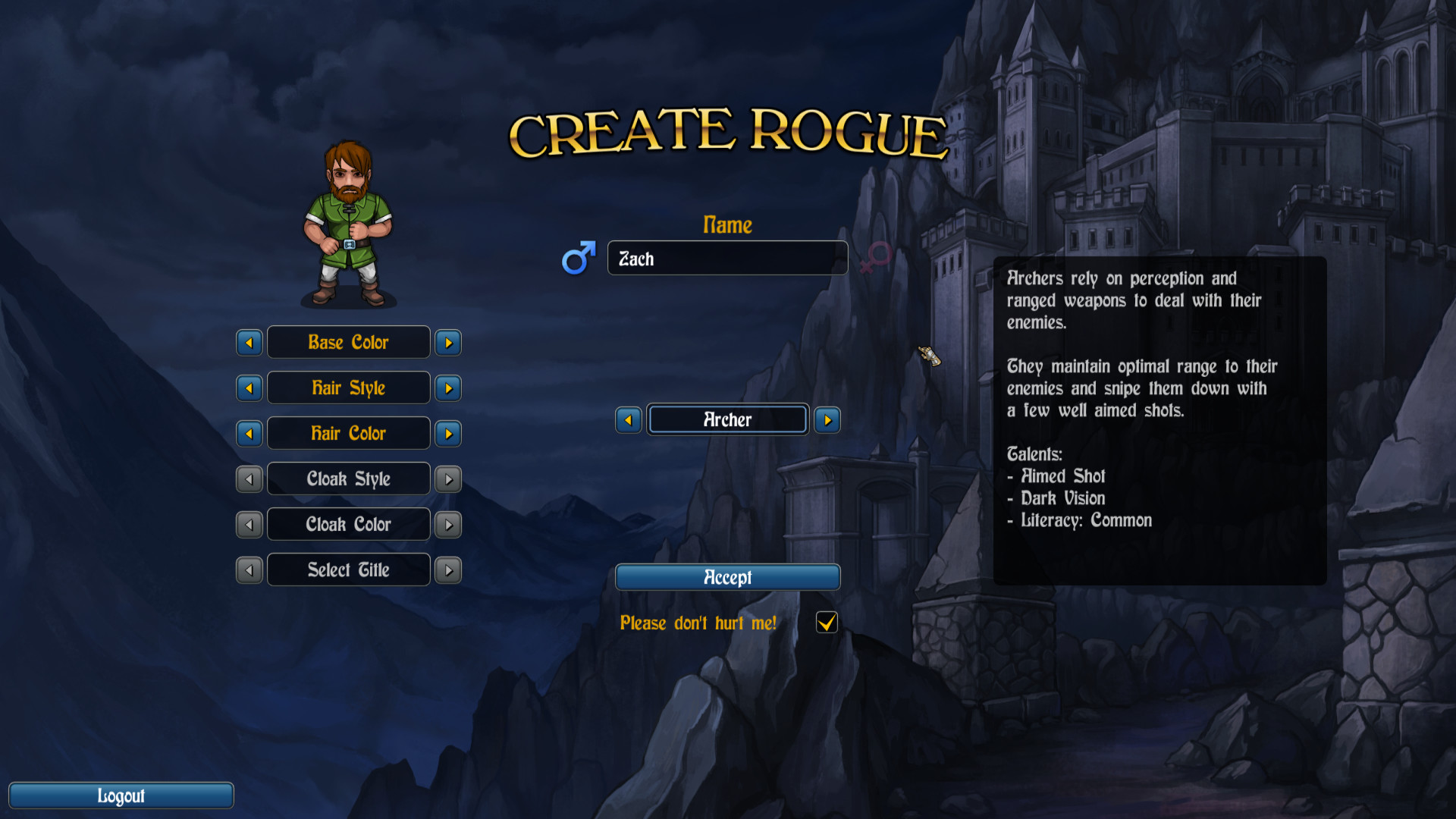Uncheck the Please don't hurt me checkbox

click(826, 623)
